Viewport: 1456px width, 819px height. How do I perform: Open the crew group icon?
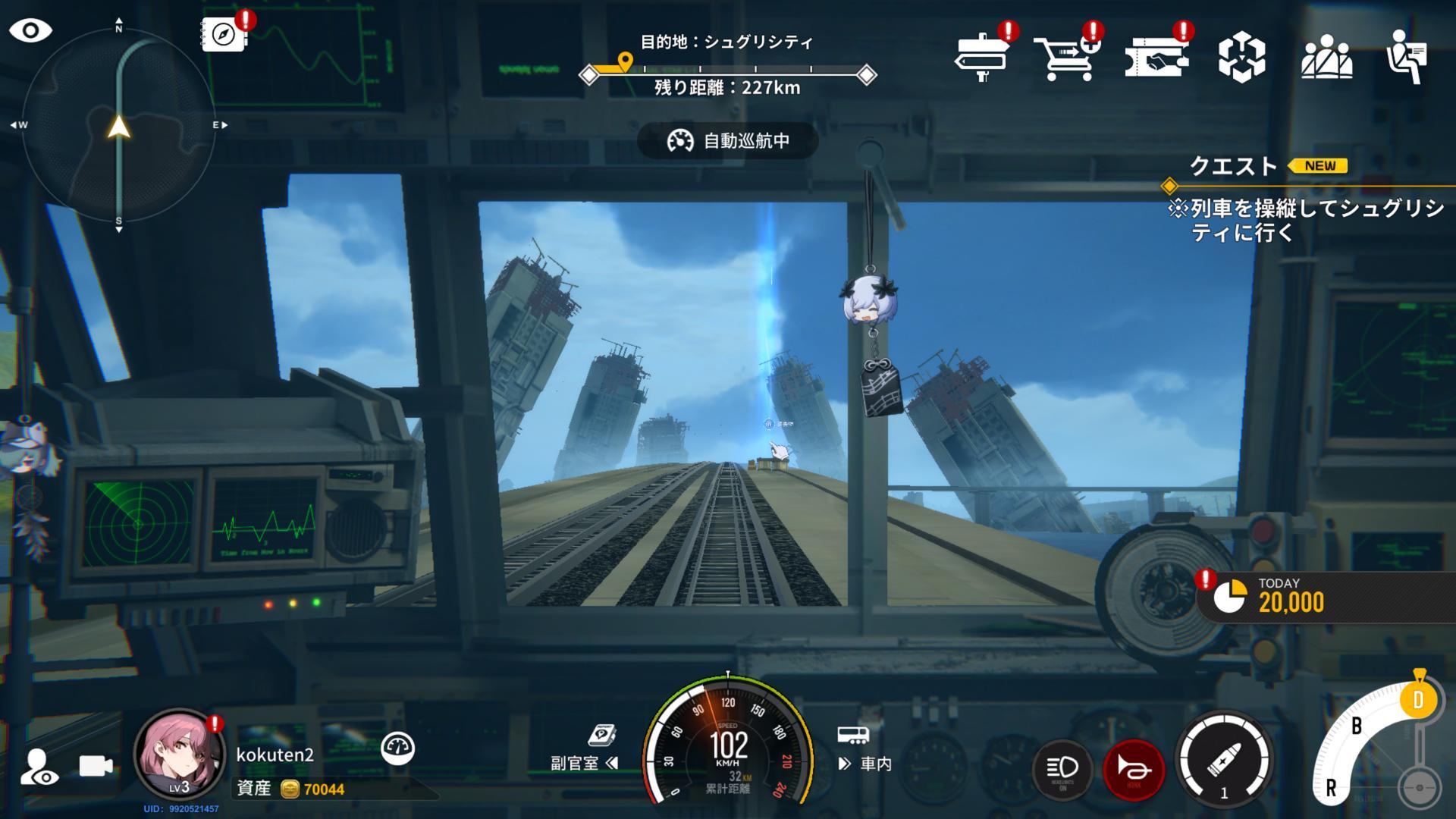pyautogui.click(x=1326, y=57)
